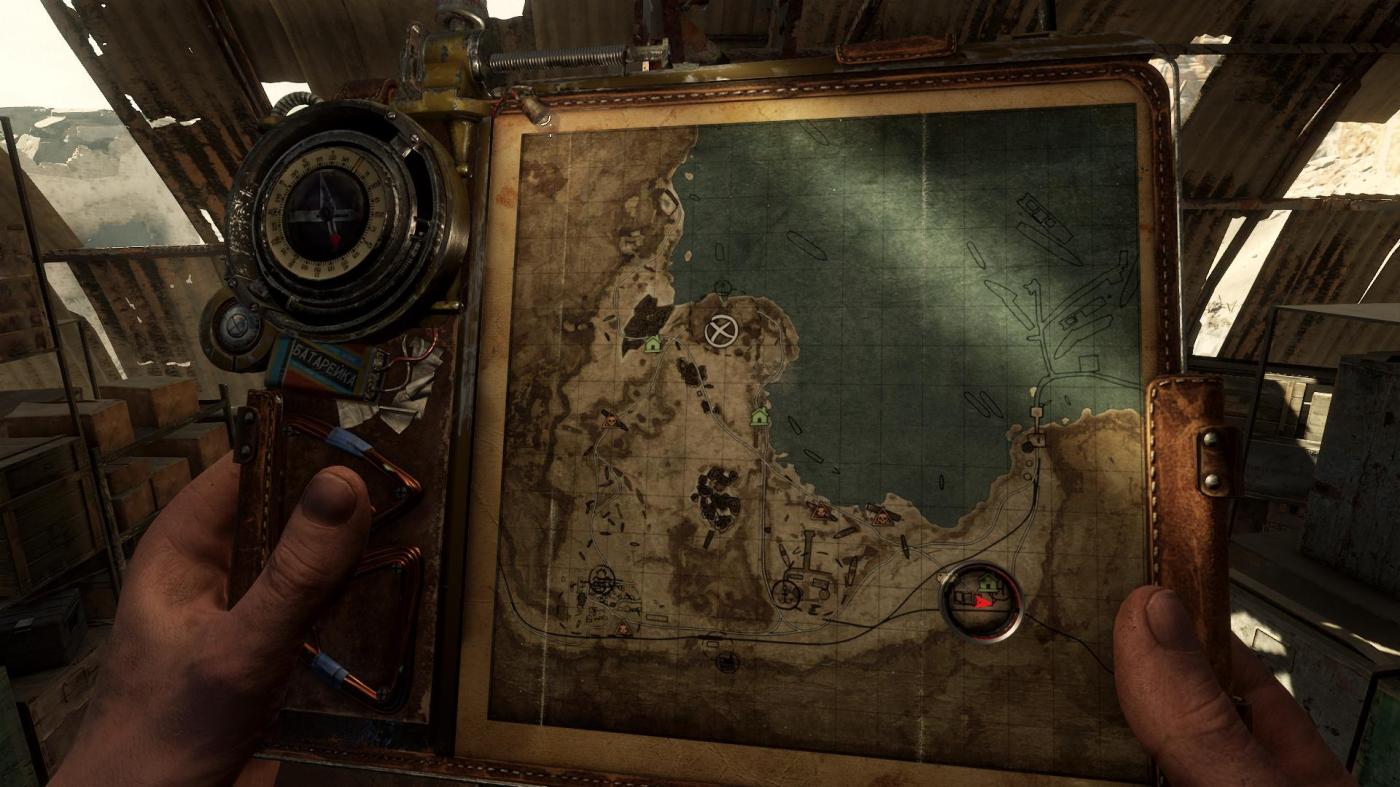The height and width of the screenshot is (787, 1400).
Task: Select the green house marker inside the magnifier lens
Action: click(x=988, y=581)
